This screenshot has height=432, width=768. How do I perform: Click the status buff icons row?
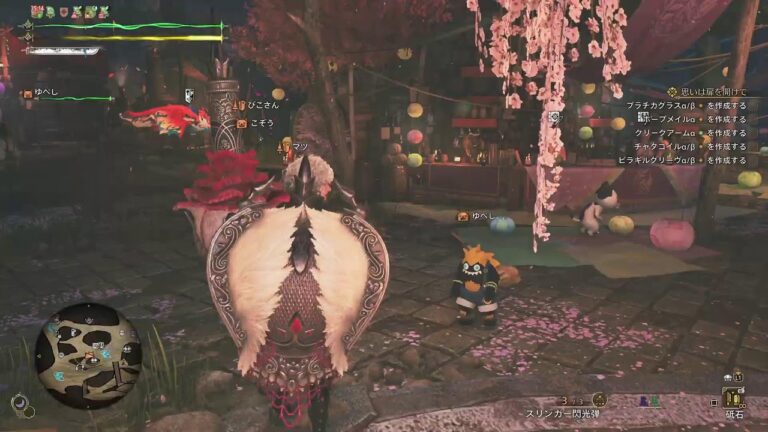[68, 12]
